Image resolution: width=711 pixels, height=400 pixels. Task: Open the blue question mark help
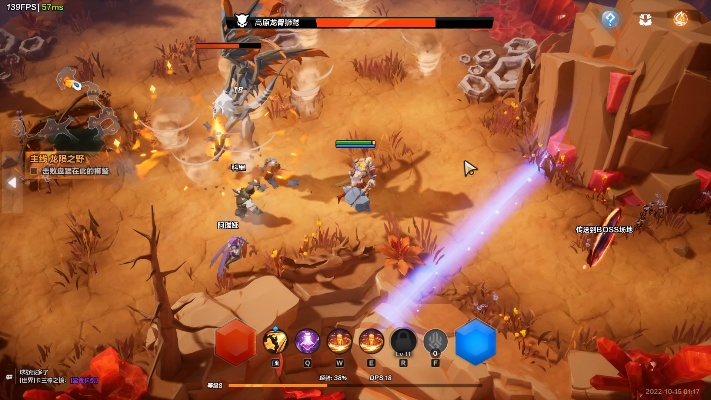[610, 18]
